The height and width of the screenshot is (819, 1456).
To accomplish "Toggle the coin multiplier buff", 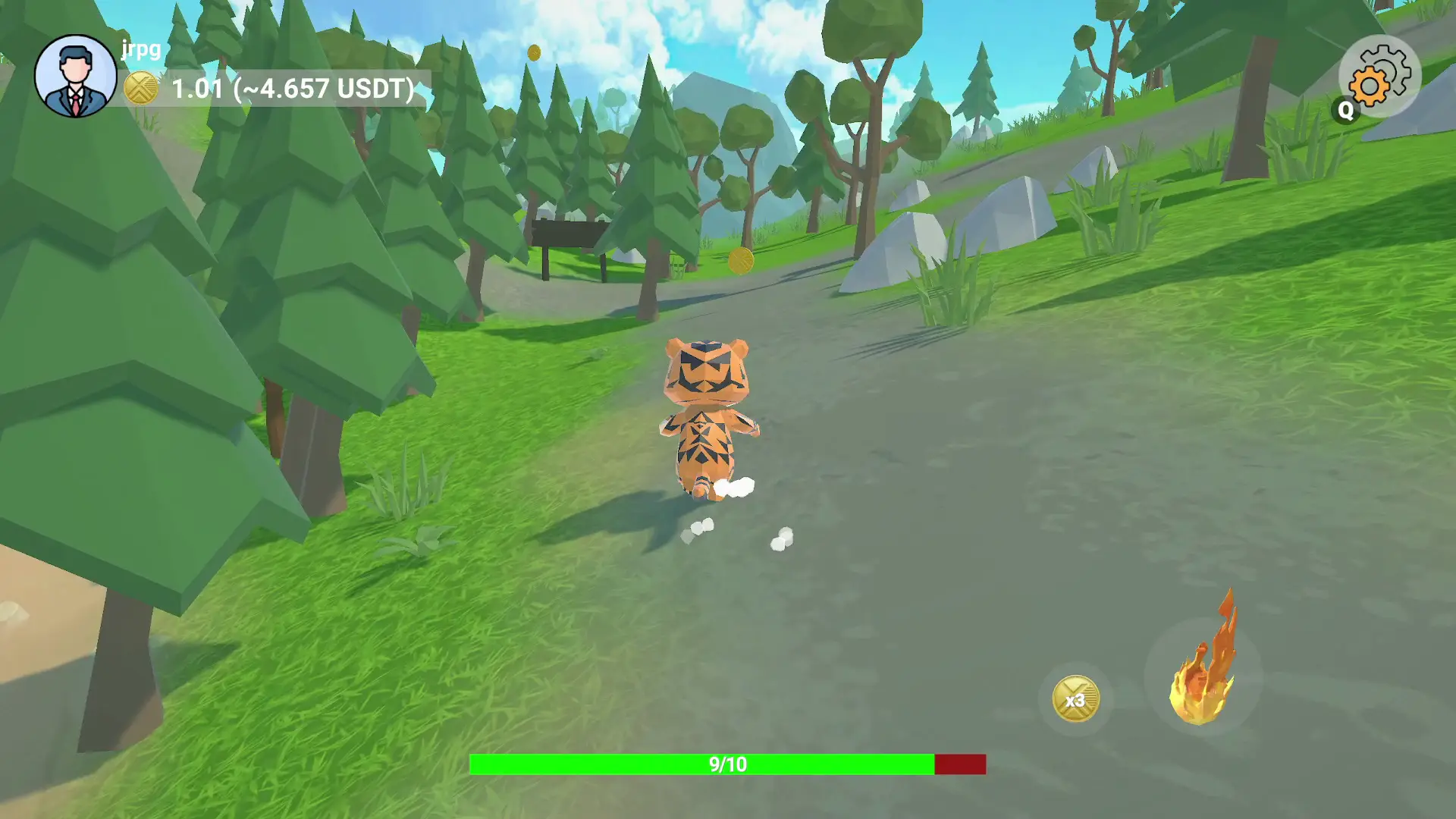I will click(x=1076, y=698).
